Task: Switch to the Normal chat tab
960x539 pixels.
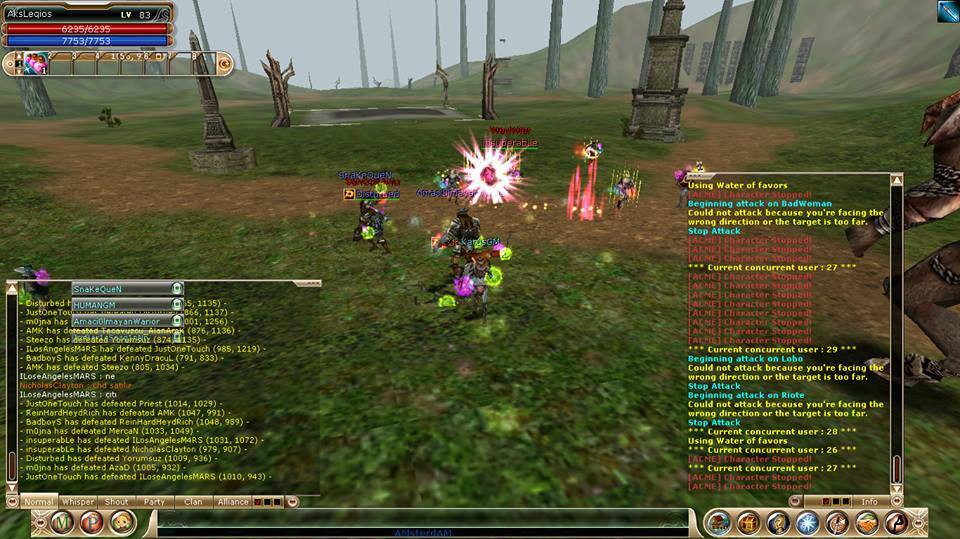Action: click(x=38, y=502)
